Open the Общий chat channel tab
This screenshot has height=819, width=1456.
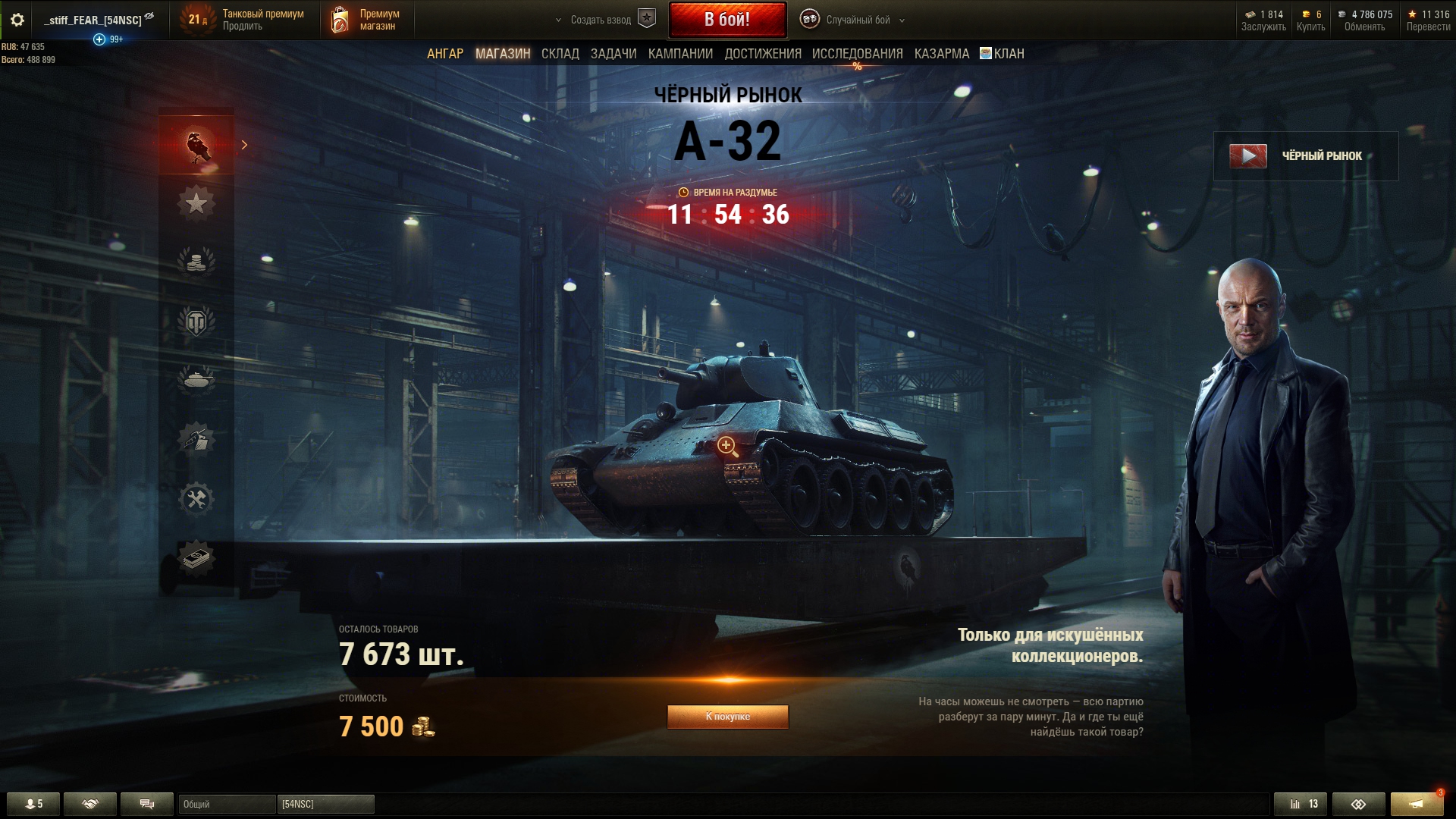point(226,804)
